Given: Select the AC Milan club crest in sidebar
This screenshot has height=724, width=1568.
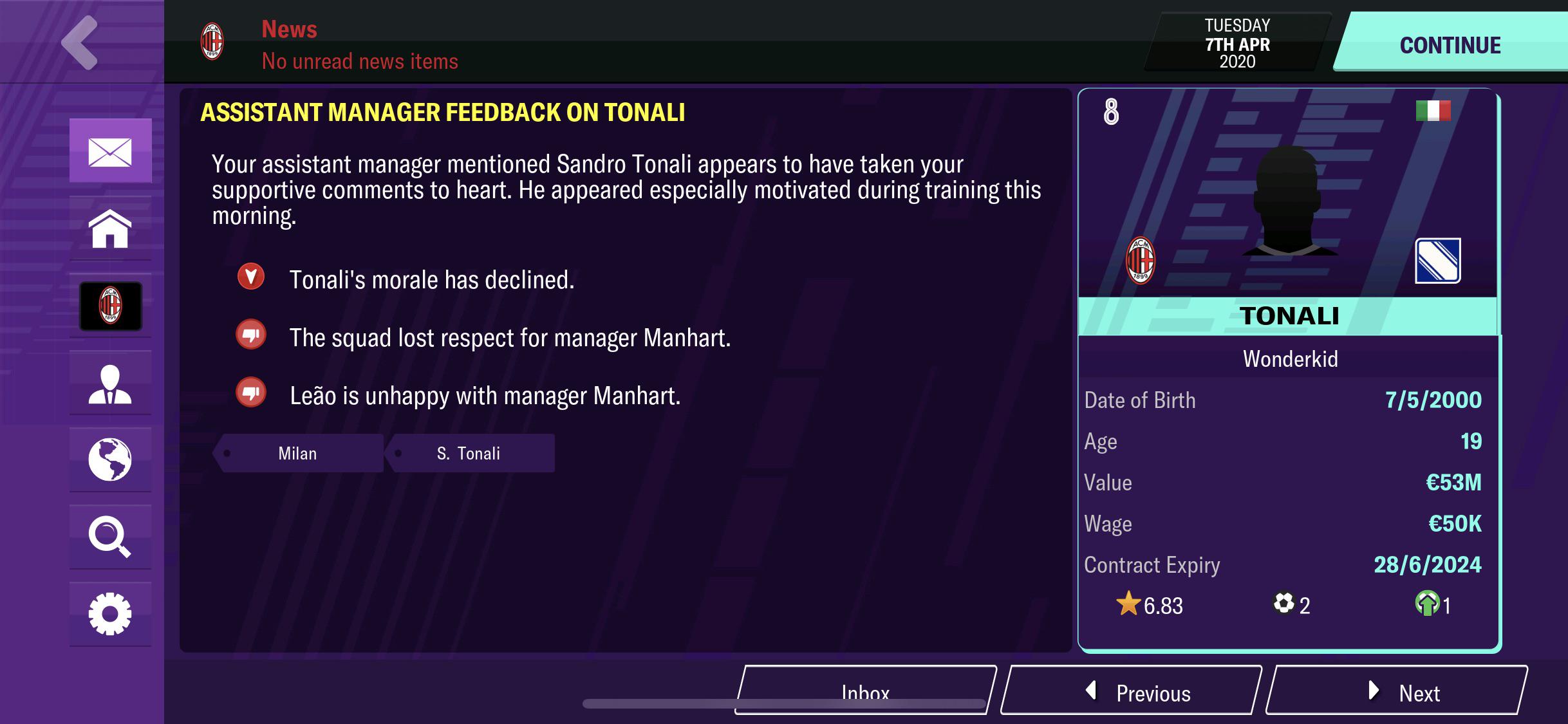Looking at the screenshot, I should coord(111,306).
